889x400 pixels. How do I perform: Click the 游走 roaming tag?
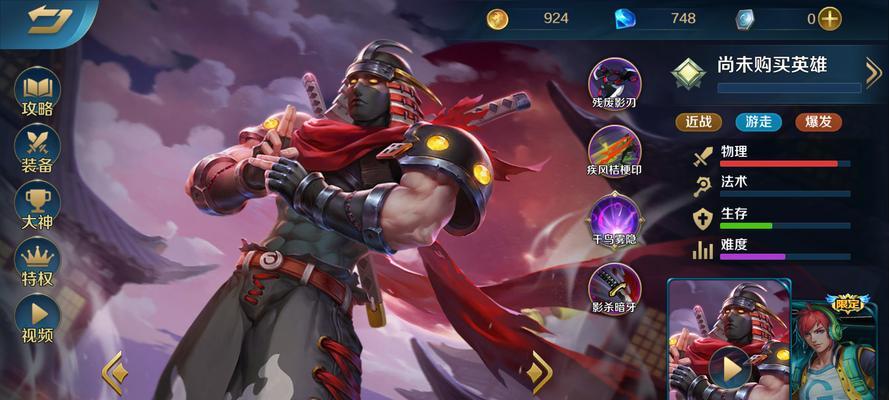pos(759,121)
